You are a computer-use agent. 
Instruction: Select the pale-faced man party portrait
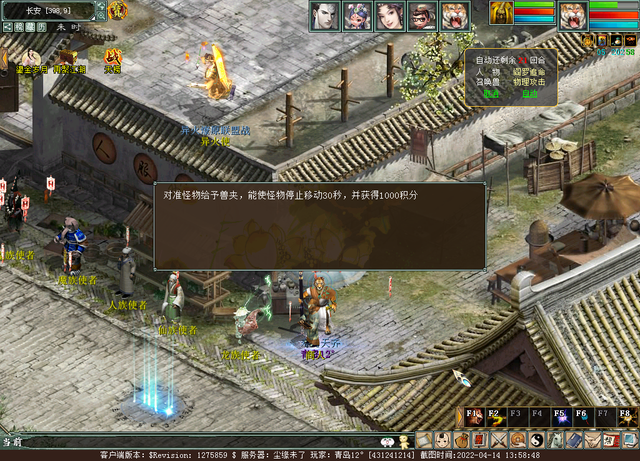pyautogui.click(x=324, y=15)
